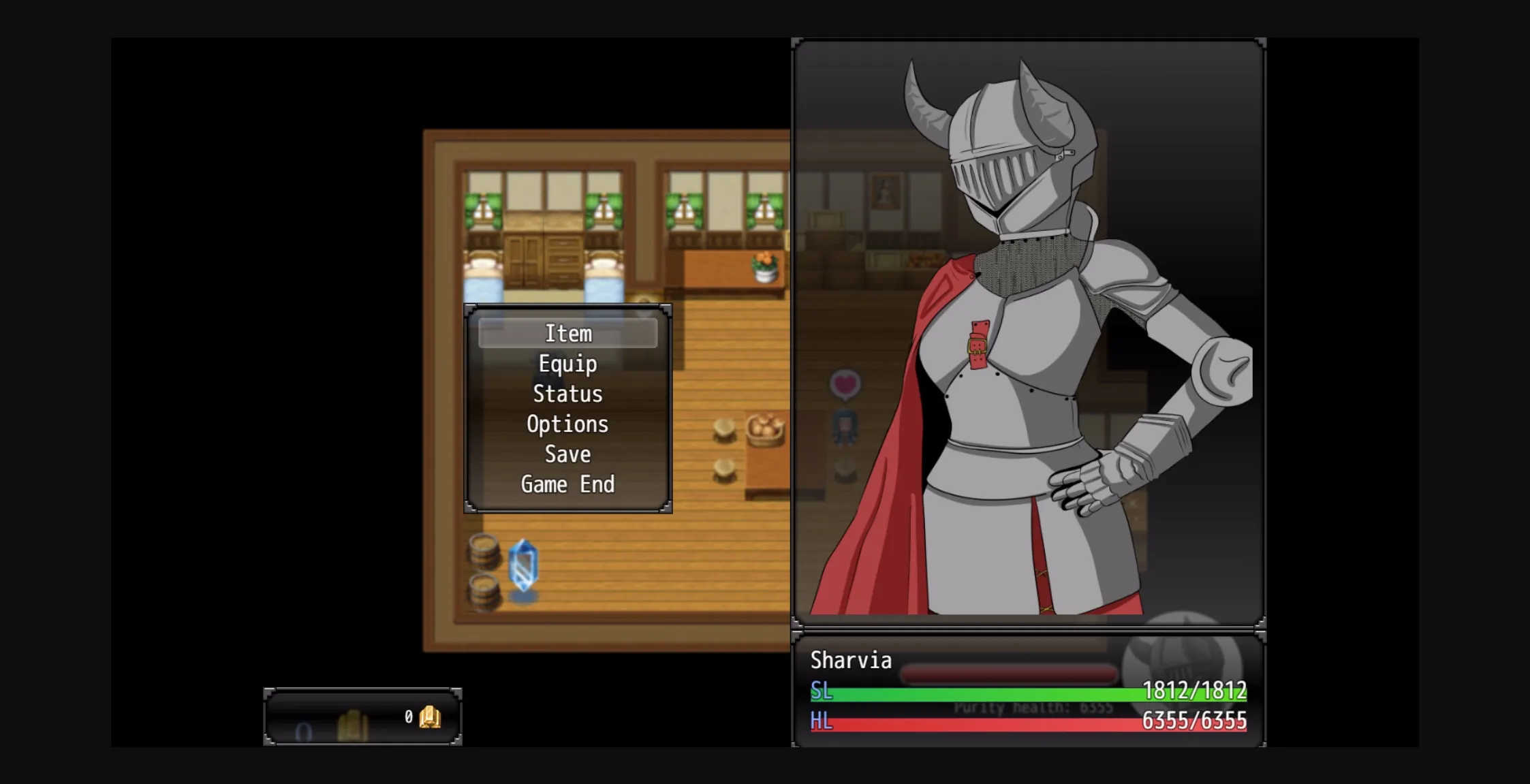This screenshot has width=1530, height=784.
Task: Open the Options menu entry
Action: (567, 424)
